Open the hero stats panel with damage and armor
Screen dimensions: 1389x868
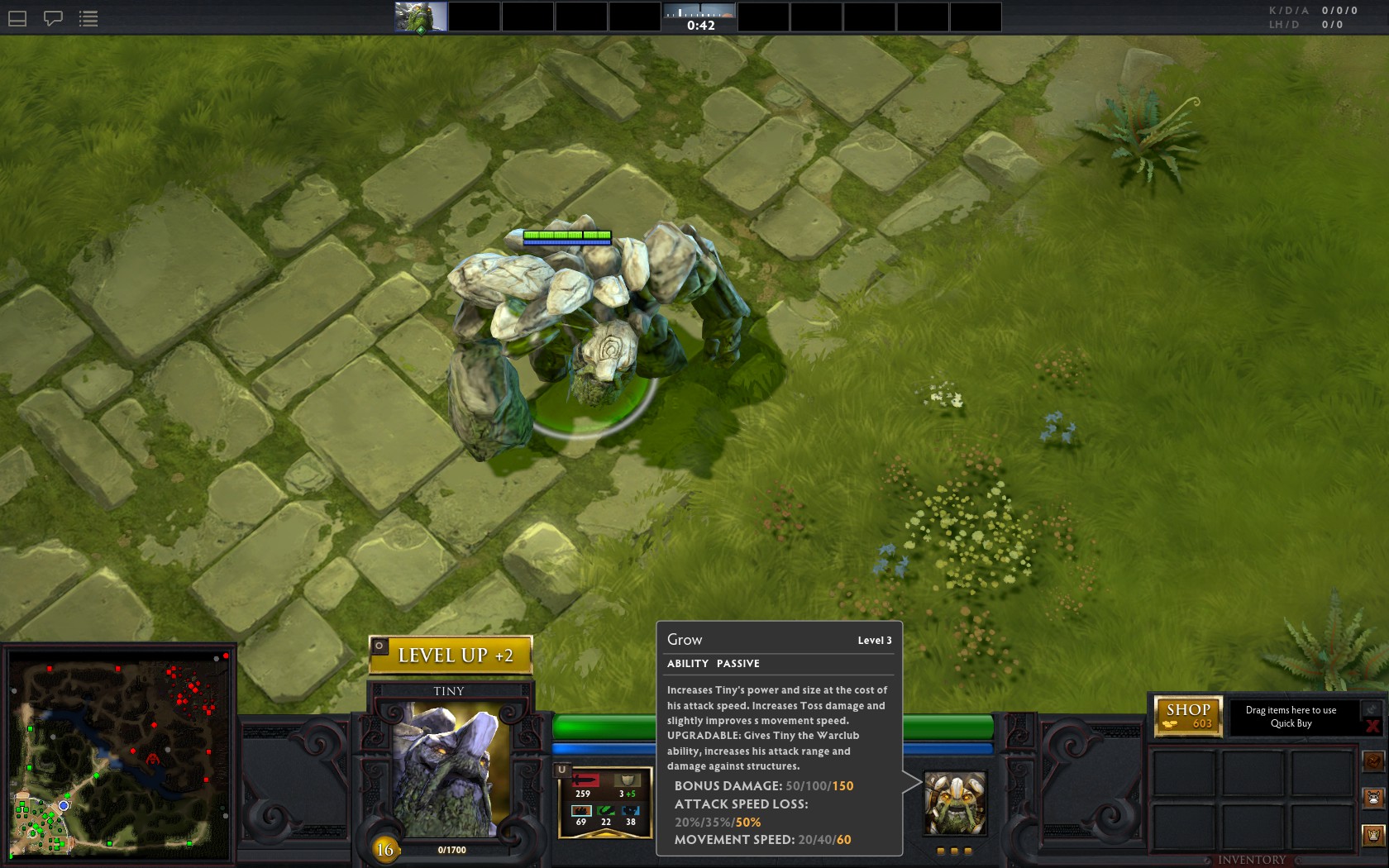606,804
